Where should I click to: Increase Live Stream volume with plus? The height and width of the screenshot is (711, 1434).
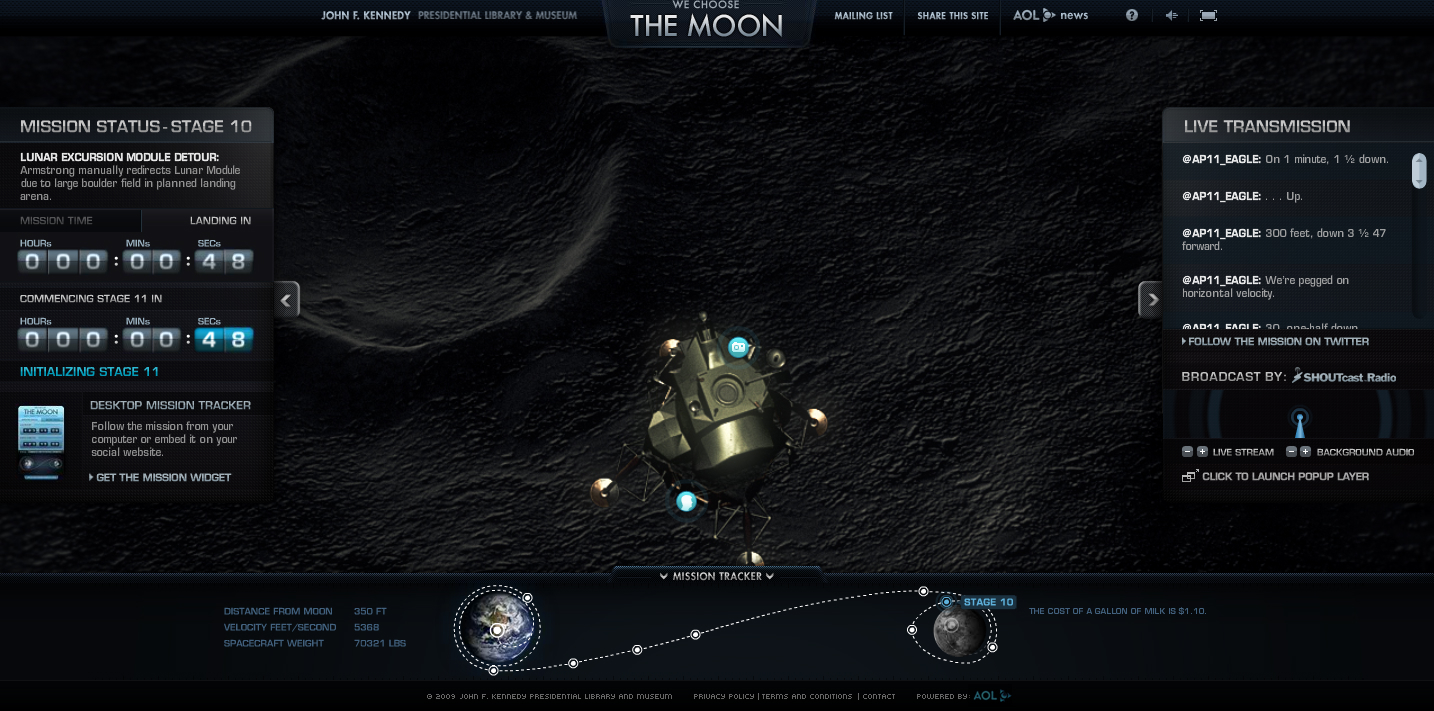pos(1202,452)
